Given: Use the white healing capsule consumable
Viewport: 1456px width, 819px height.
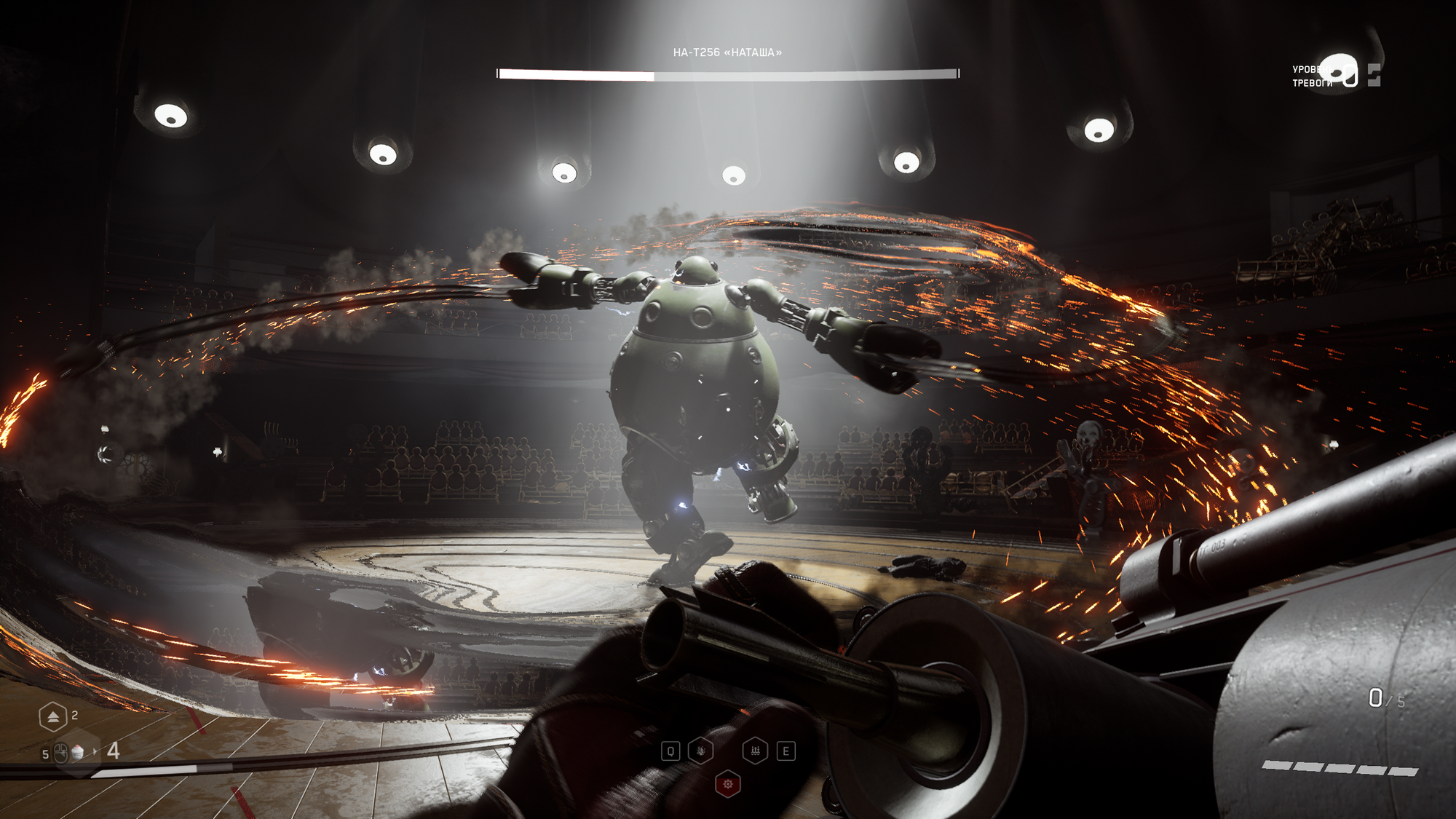Looking at the screenshot, I should click(x=78, y=753).
